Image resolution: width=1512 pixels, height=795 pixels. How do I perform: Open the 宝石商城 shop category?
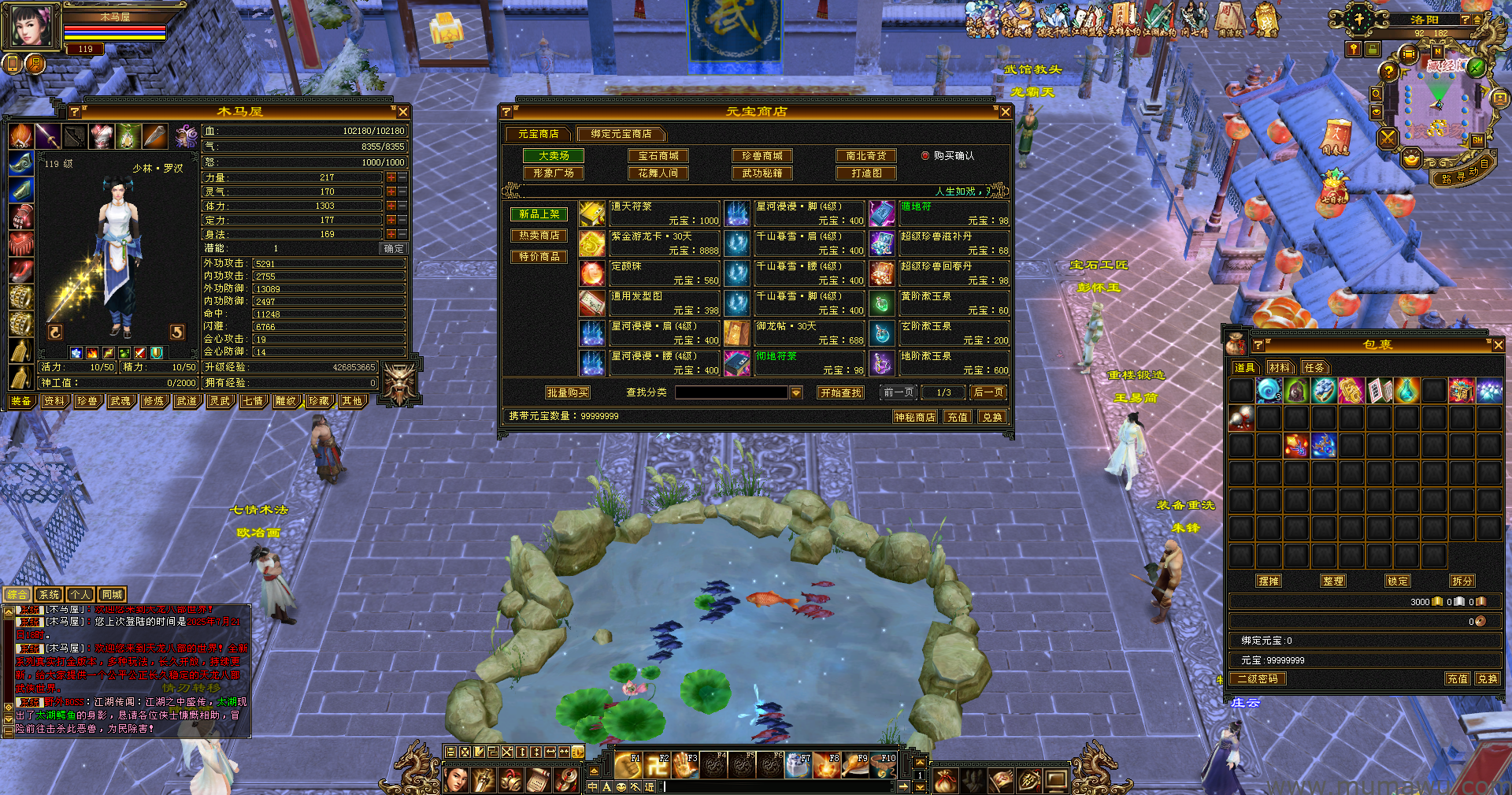pyautogui.click(x=658, y=156)
